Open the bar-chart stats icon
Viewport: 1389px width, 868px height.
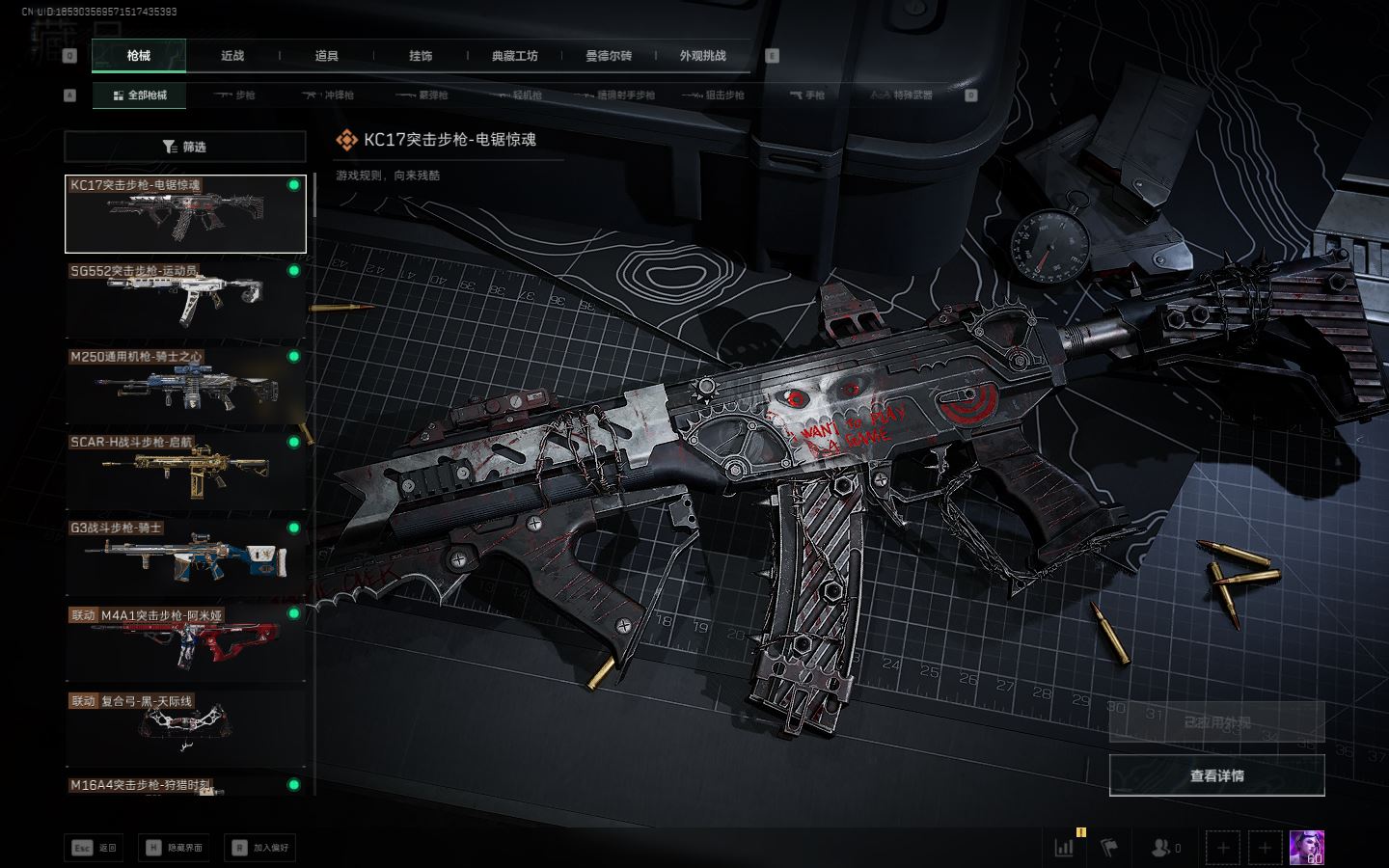click(x=1065, y=848)
